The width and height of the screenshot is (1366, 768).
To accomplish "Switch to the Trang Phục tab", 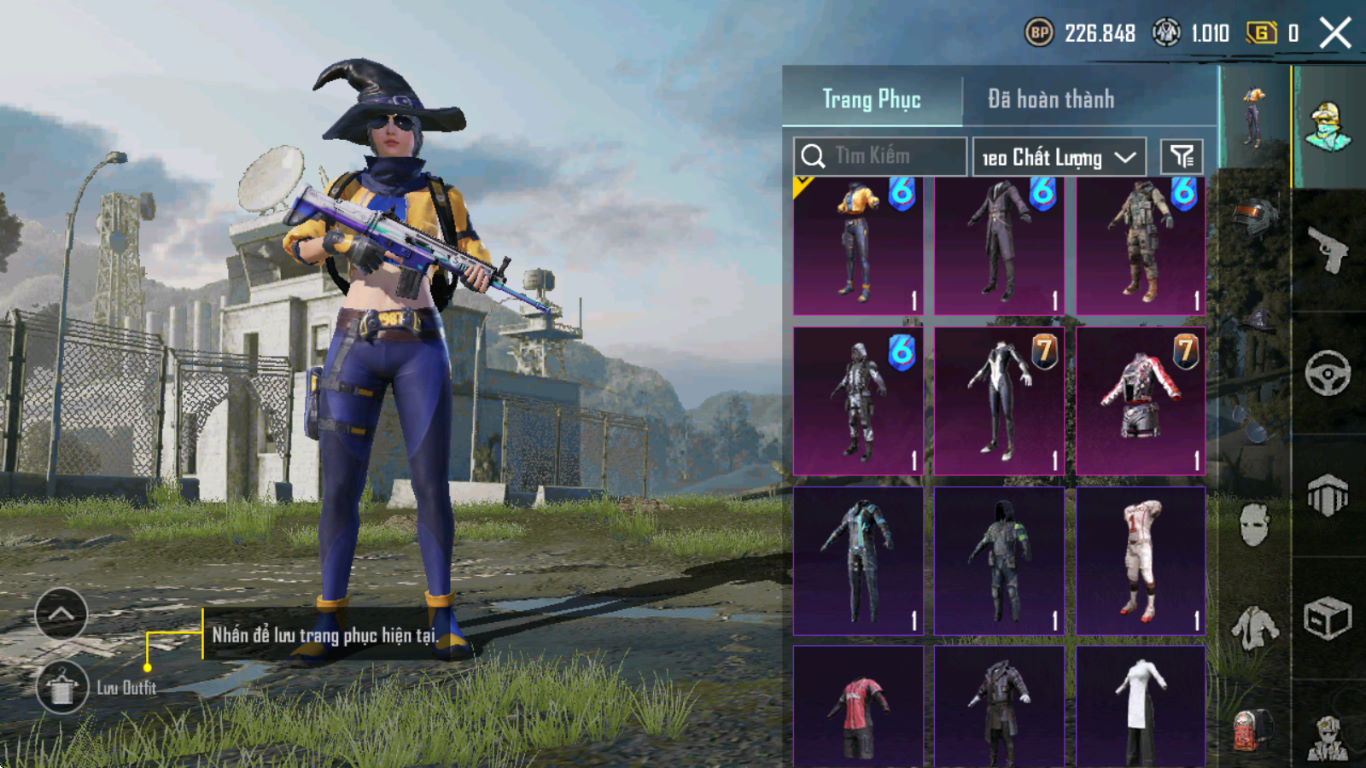I will [871, 100].
